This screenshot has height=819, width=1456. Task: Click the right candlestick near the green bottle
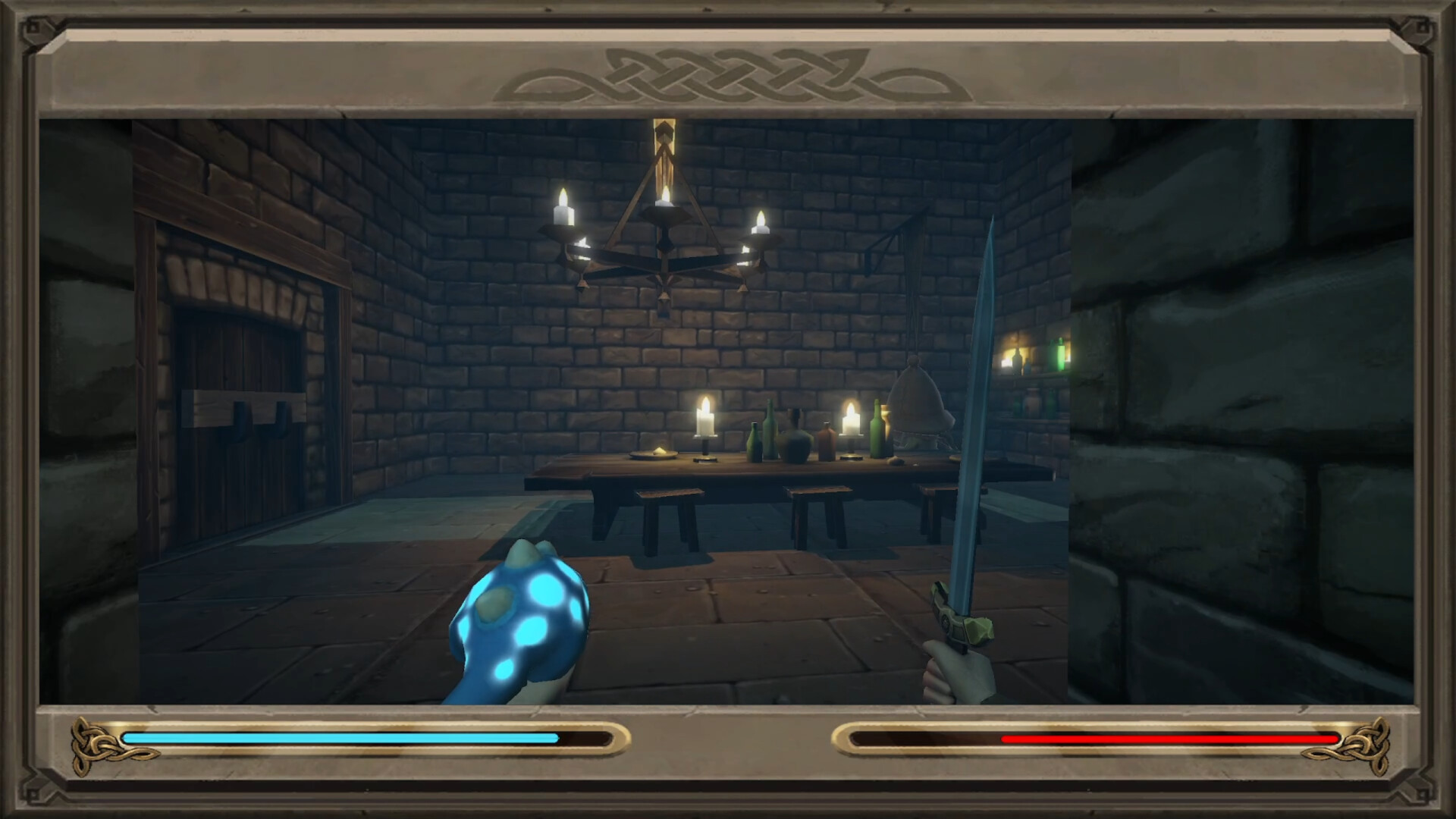851,419
